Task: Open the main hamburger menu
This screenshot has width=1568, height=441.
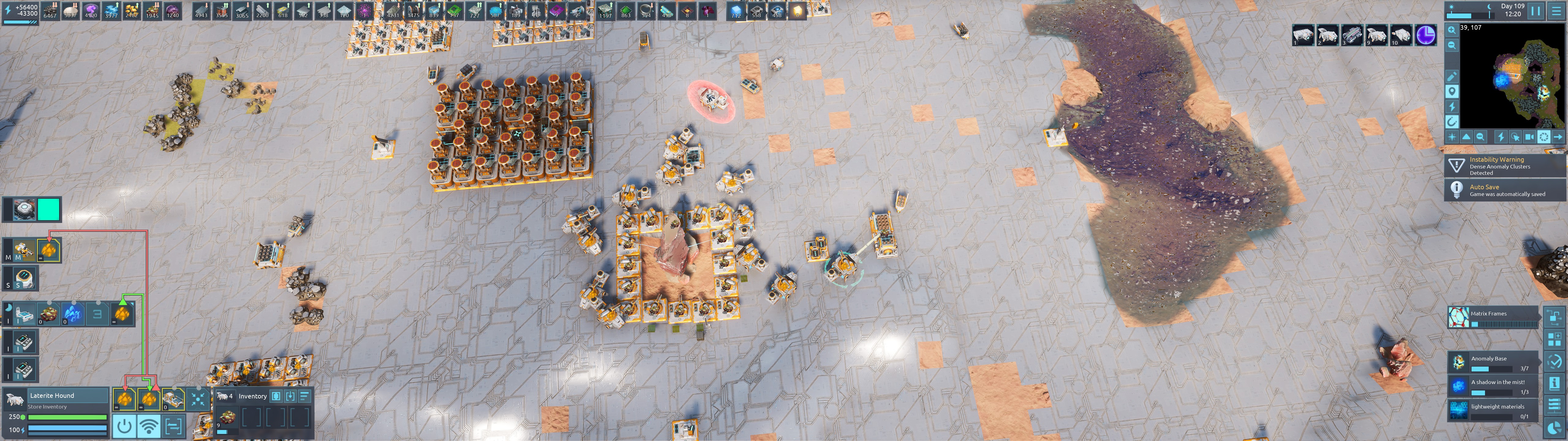Action: [1556, 11]
